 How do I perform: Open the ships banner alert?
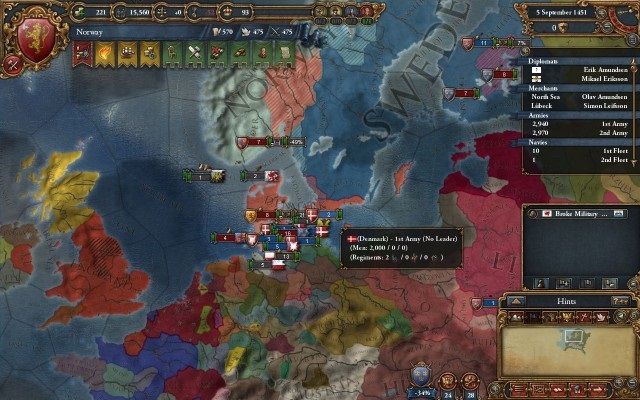(x=127, y=53)
